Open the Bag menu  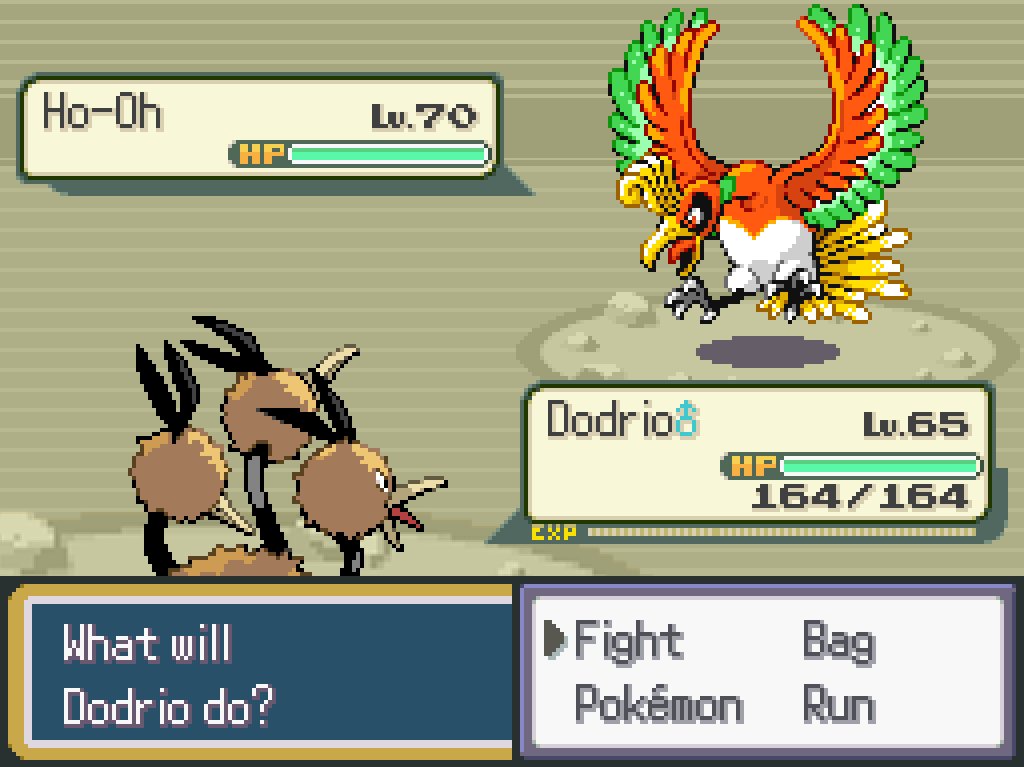tap(838, 641)
